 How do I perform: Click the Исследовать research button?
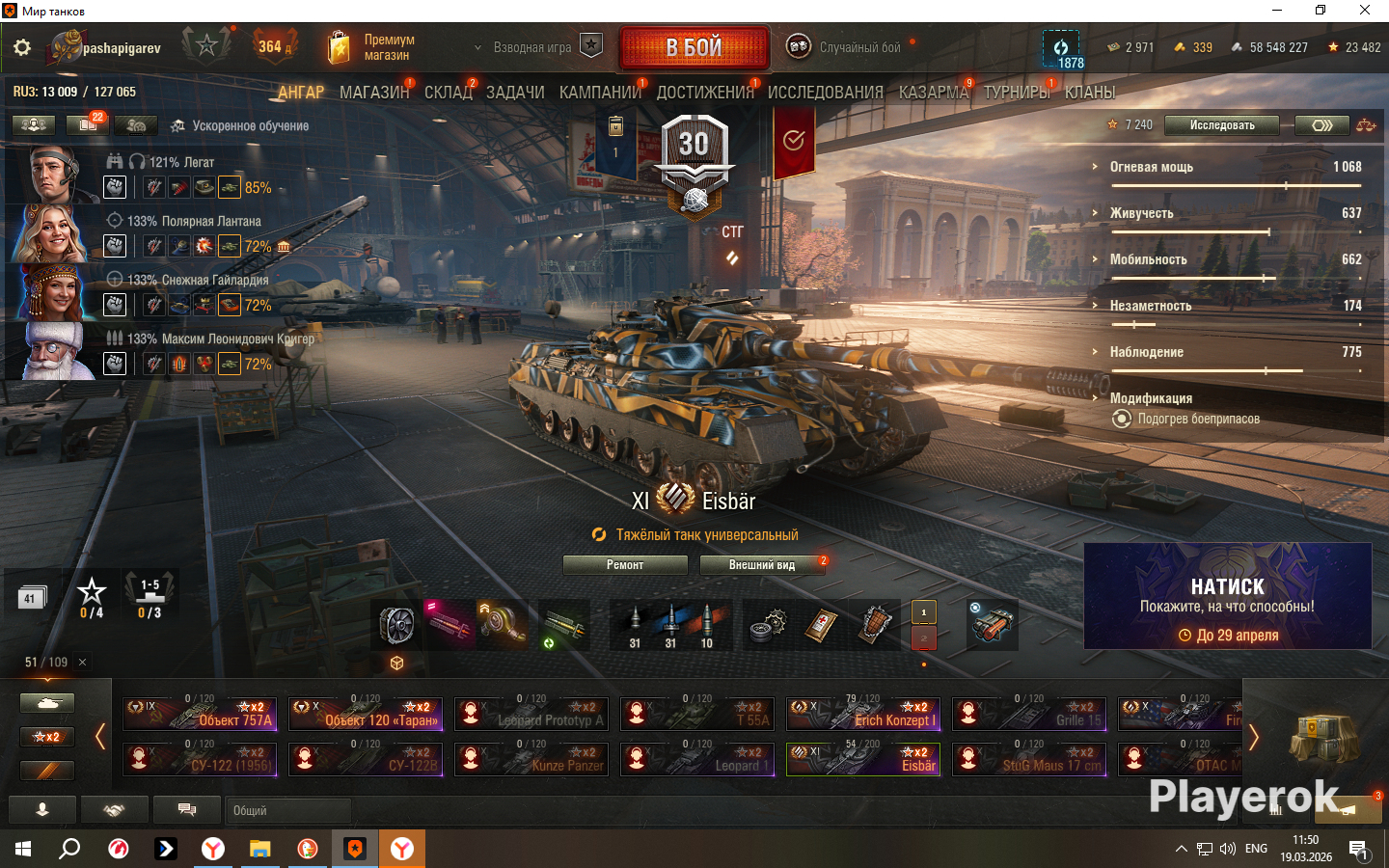click(1221, 125)
